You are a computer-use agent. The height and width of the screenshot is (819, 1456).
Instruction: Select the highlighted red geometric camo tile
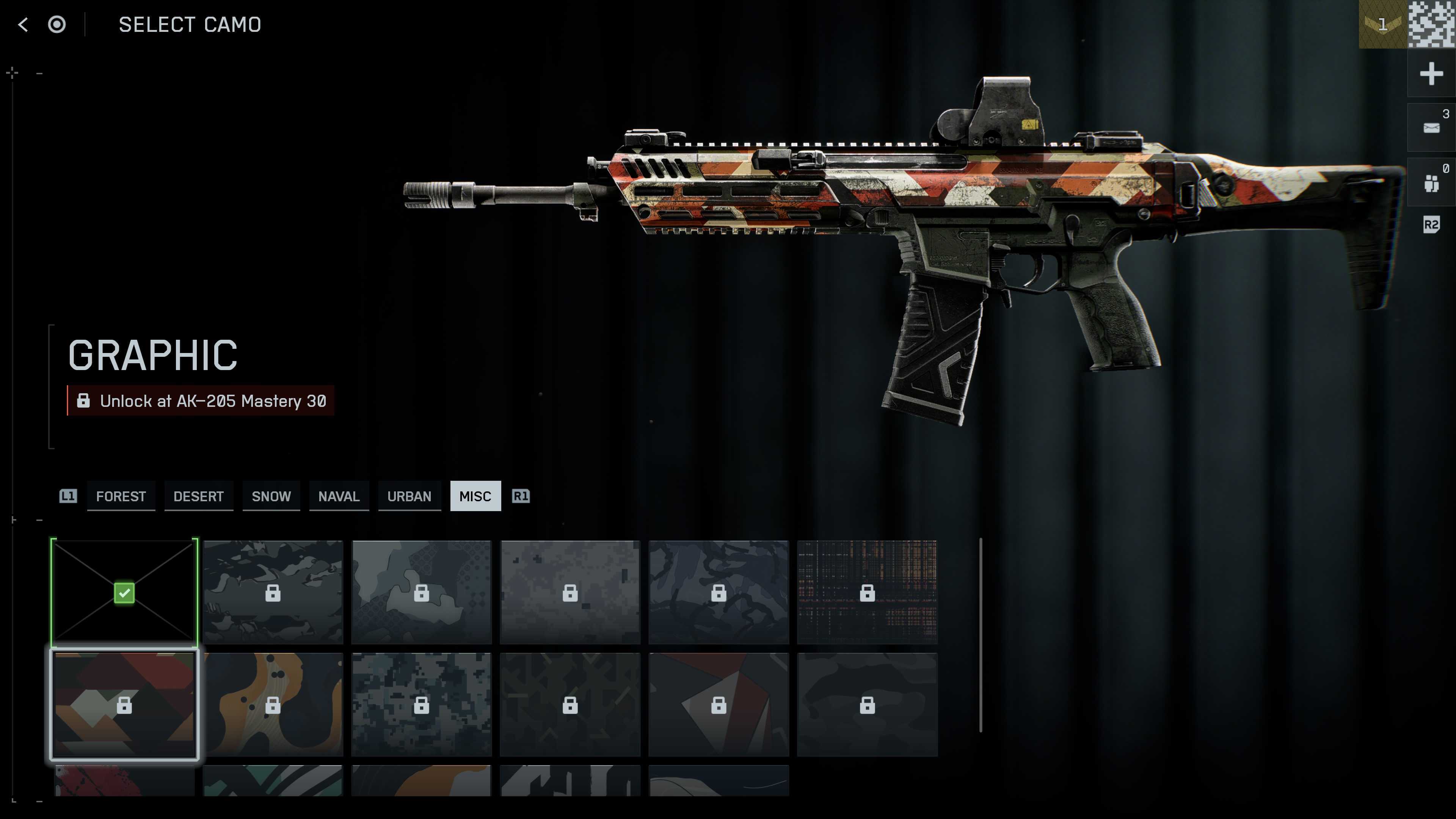pos(124,704)
